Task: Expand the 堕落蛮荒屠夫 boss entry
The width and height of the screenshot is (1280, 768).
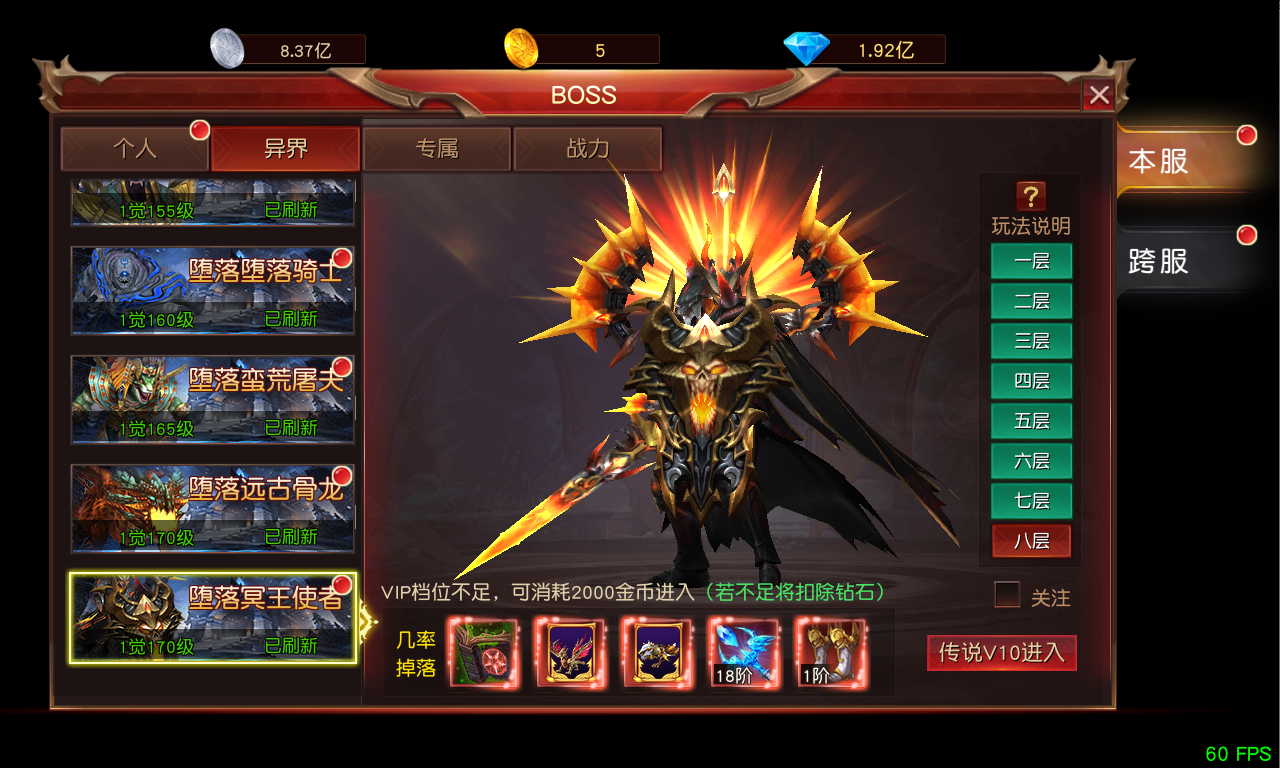Action: coord(212,399)
